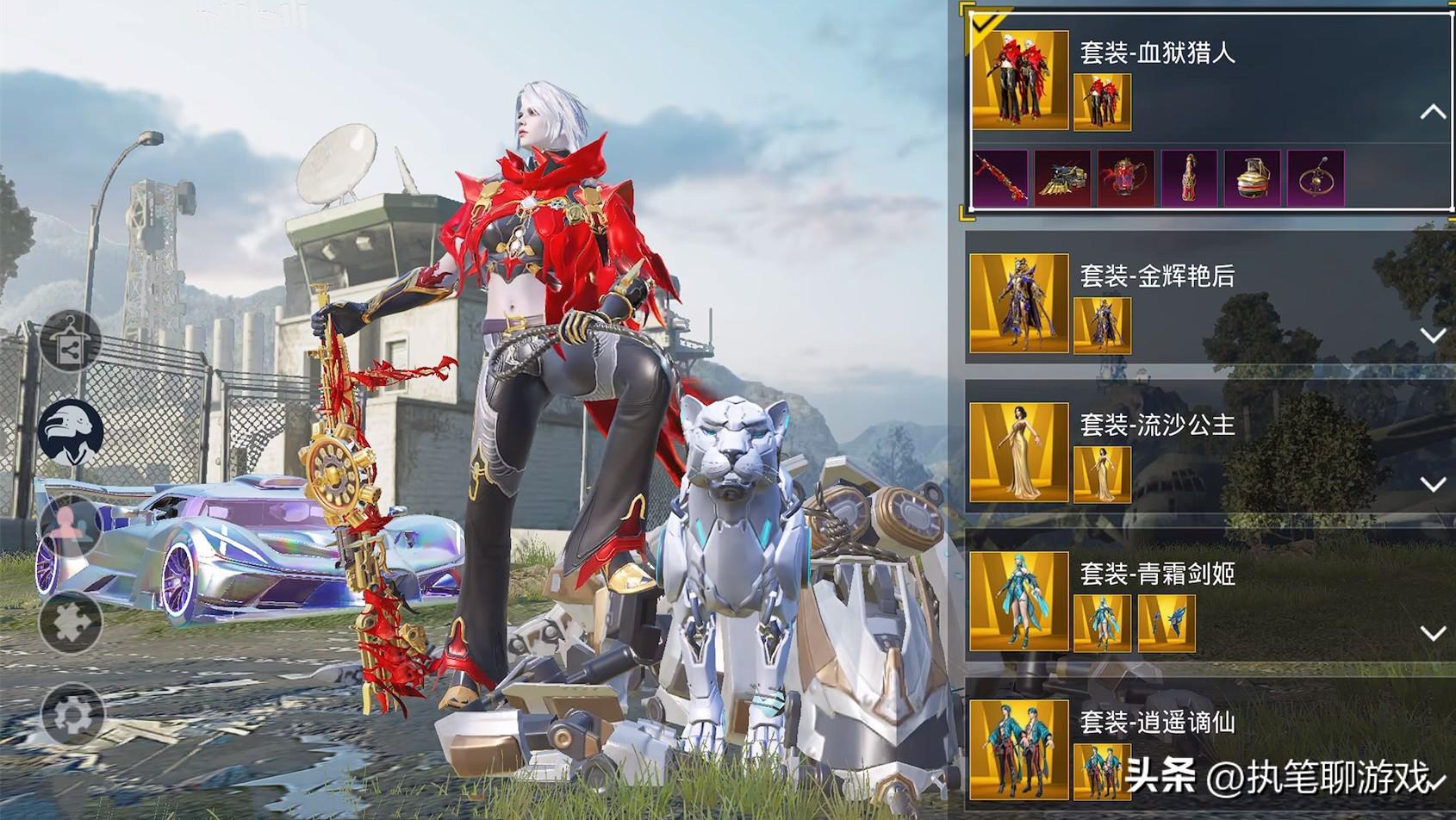Open the outfit share hanger icon
Image resolution: width=1456 pixels, height=820 pixels.
click(x=71, y=343)
